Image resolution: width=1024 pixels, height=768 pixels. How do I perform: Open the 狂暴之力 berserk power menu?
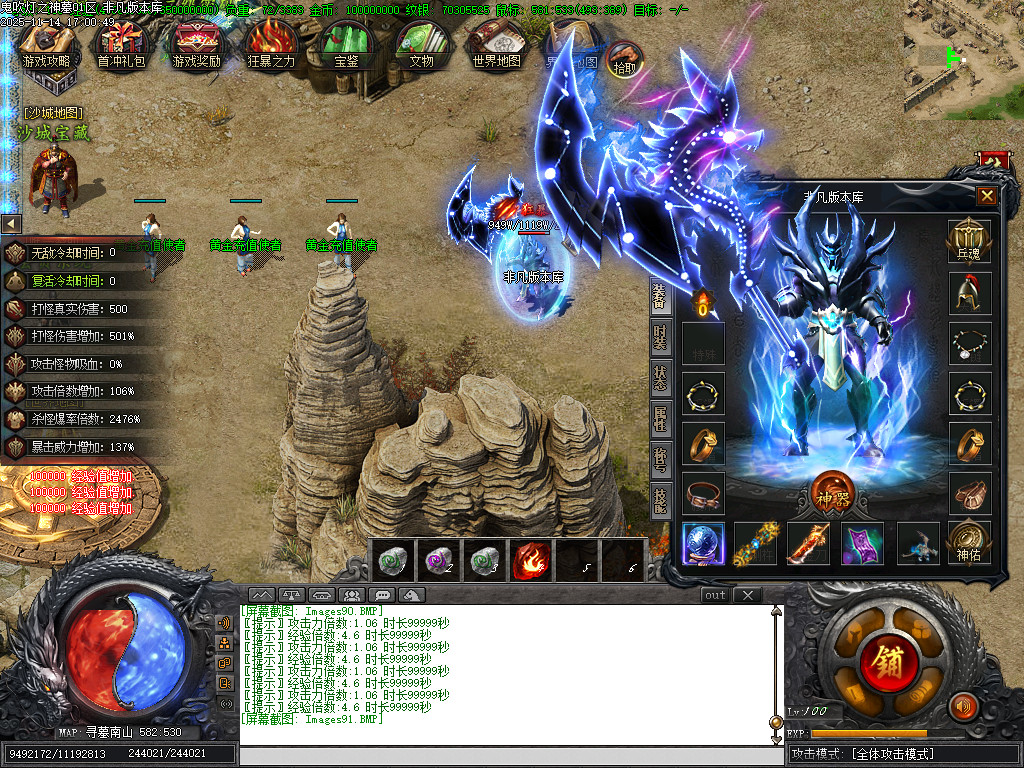(x=271, y=46)
